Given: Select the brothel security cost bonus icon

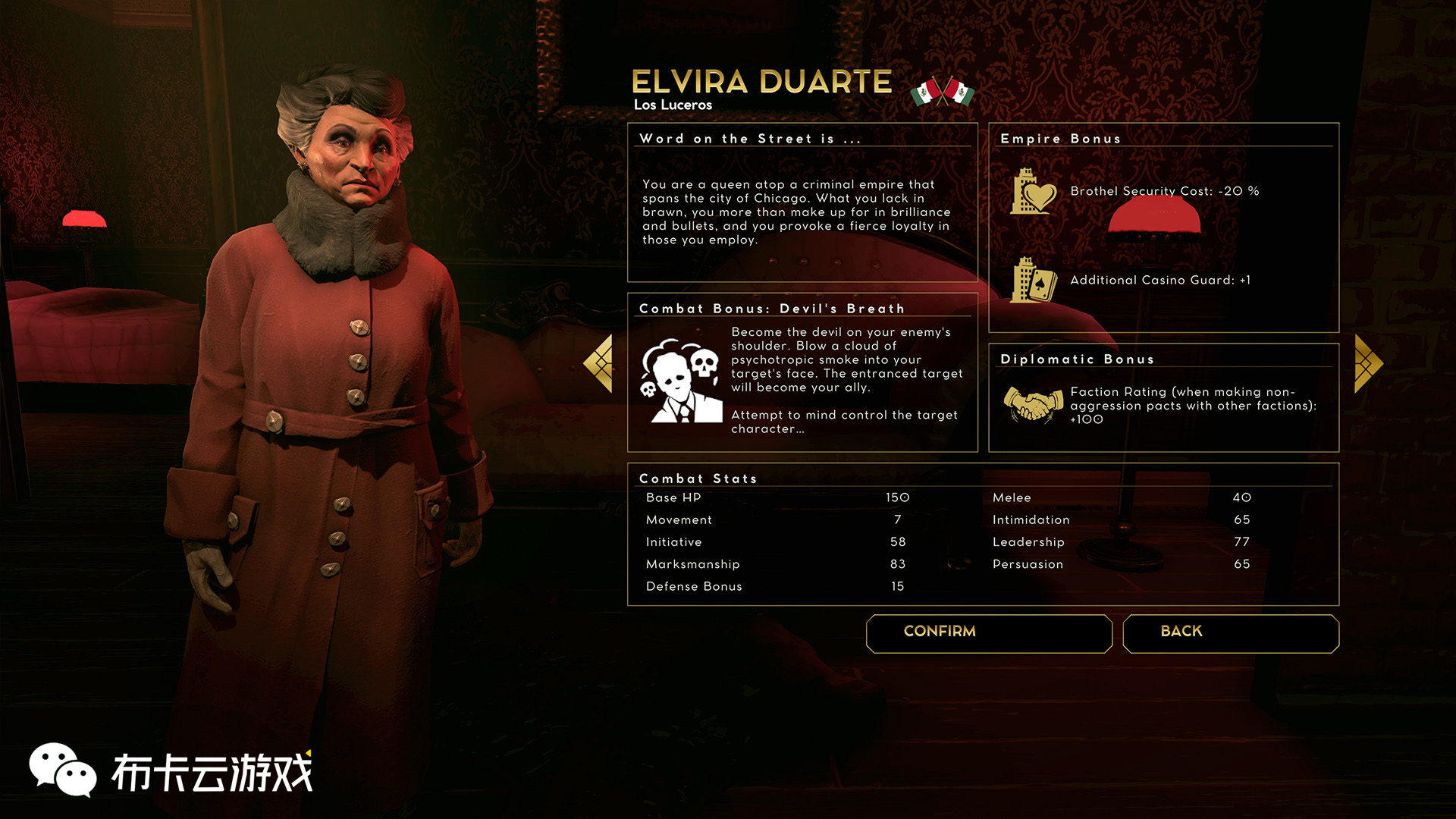Looking at the screenshot, I should (x=1033, y=192).
